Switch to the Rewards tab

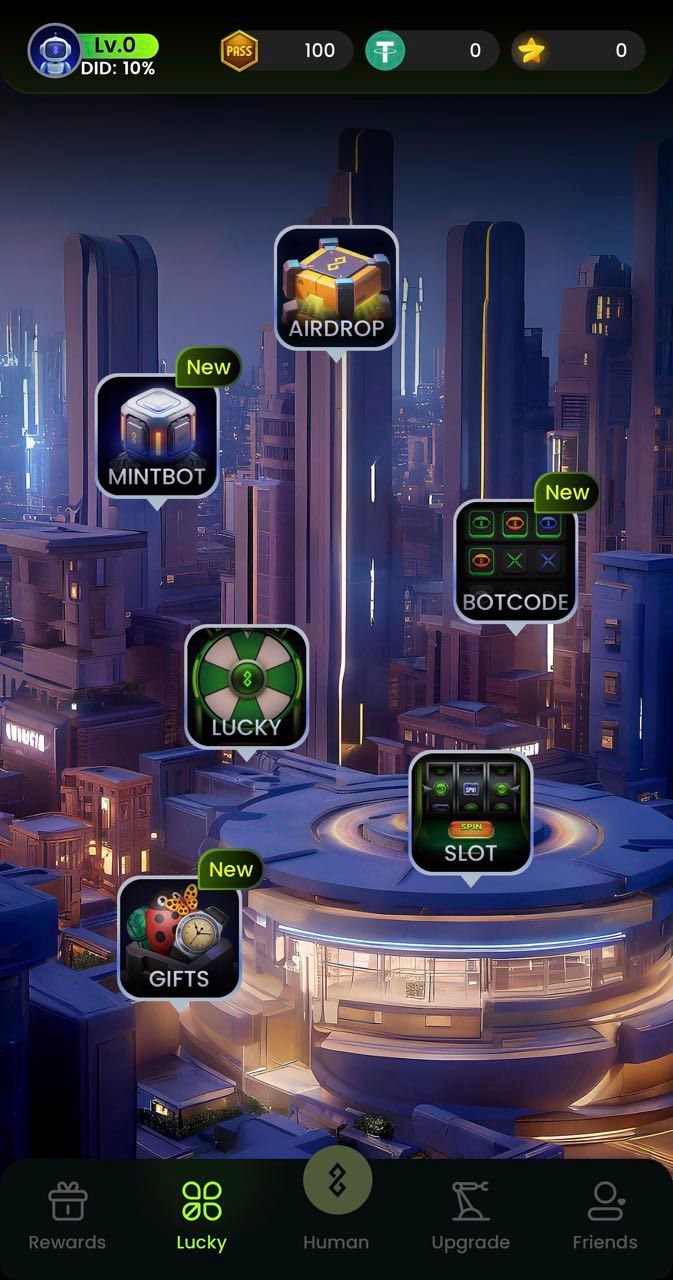[67, 1216]
